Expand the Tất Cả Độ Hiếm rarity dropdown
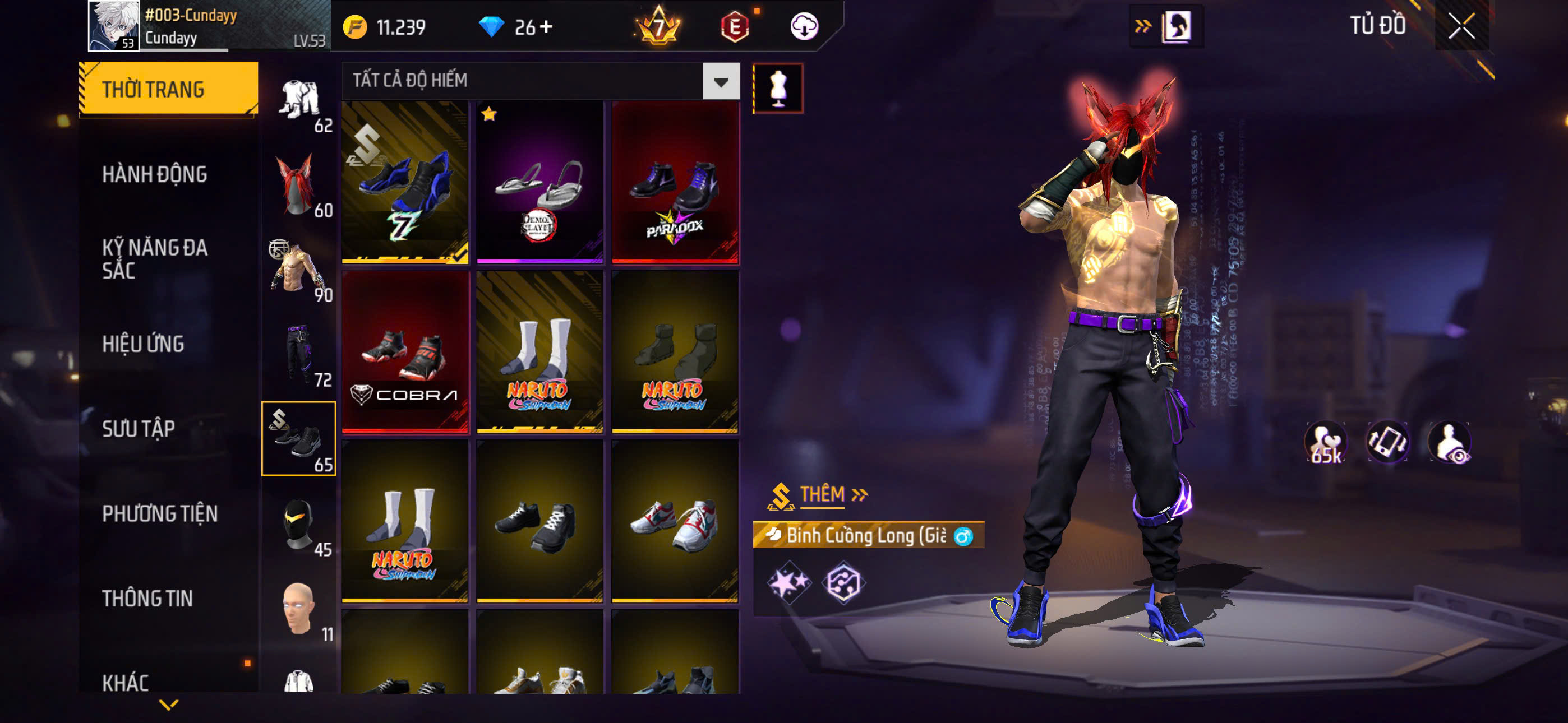Screen dimensions: 1568x723 pyautogui.click(x=721, y=82)
